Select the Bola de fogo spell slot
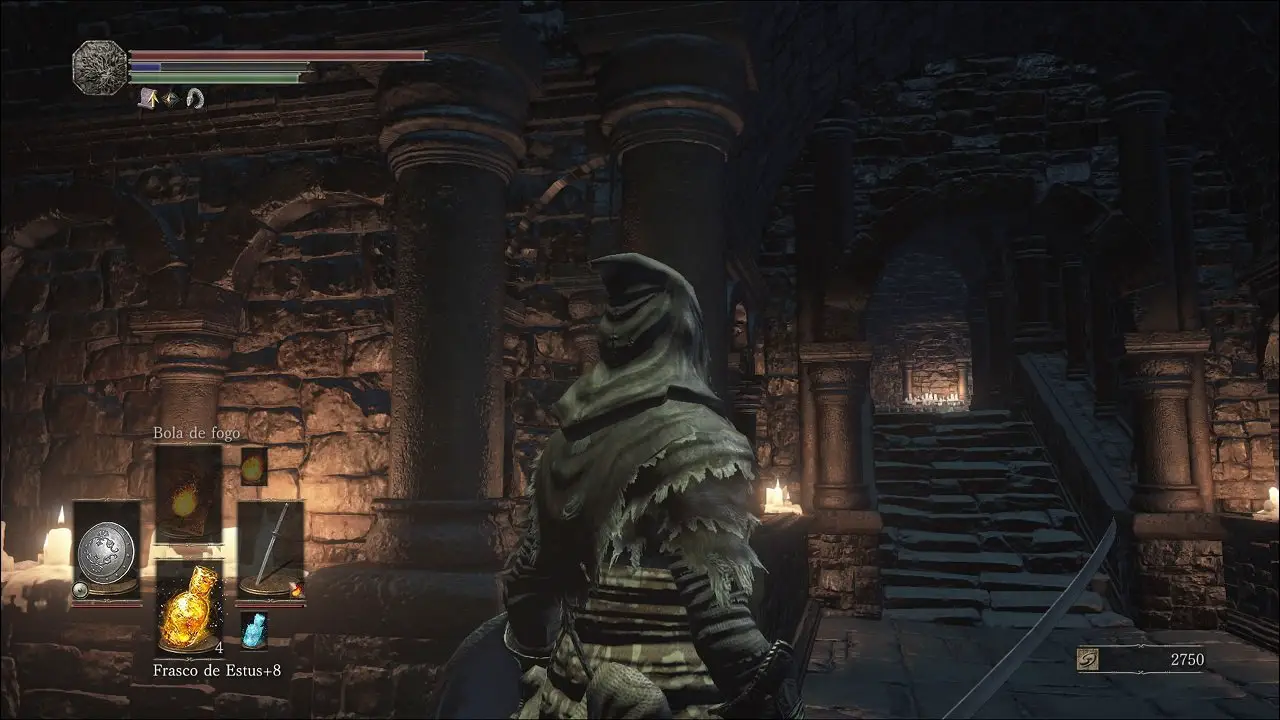Viewport: 1280px width, 720px height. click(188, 494)
